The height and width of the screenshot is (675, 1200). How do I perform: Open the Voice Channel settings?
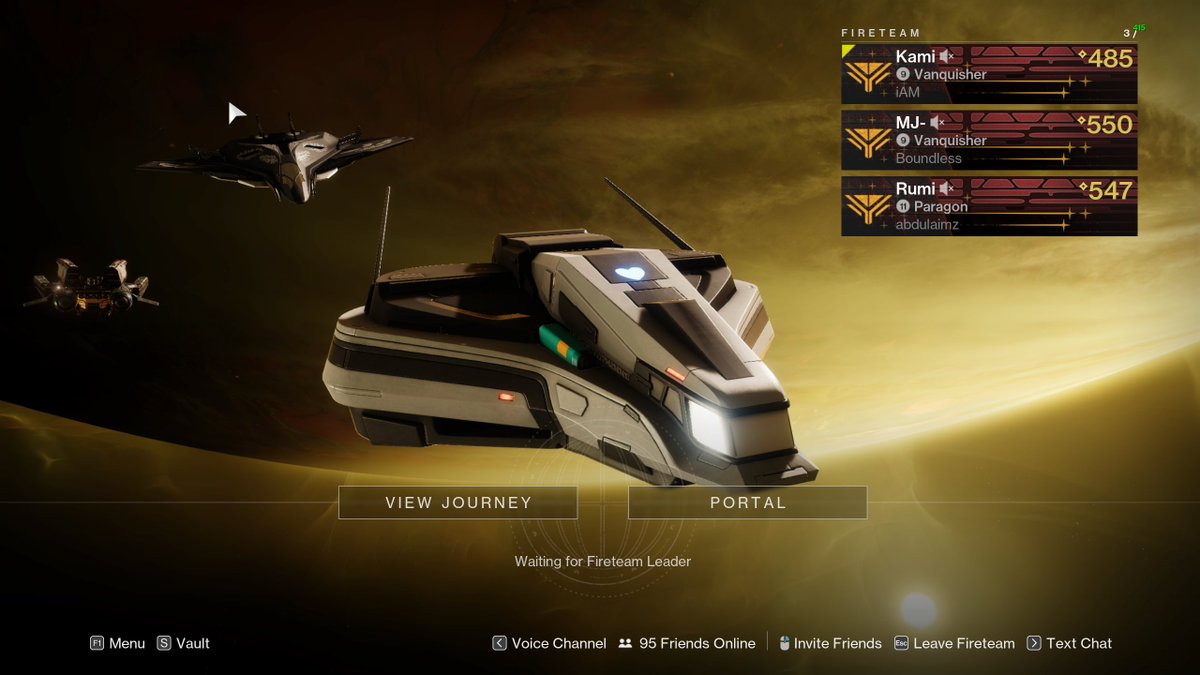549,644
